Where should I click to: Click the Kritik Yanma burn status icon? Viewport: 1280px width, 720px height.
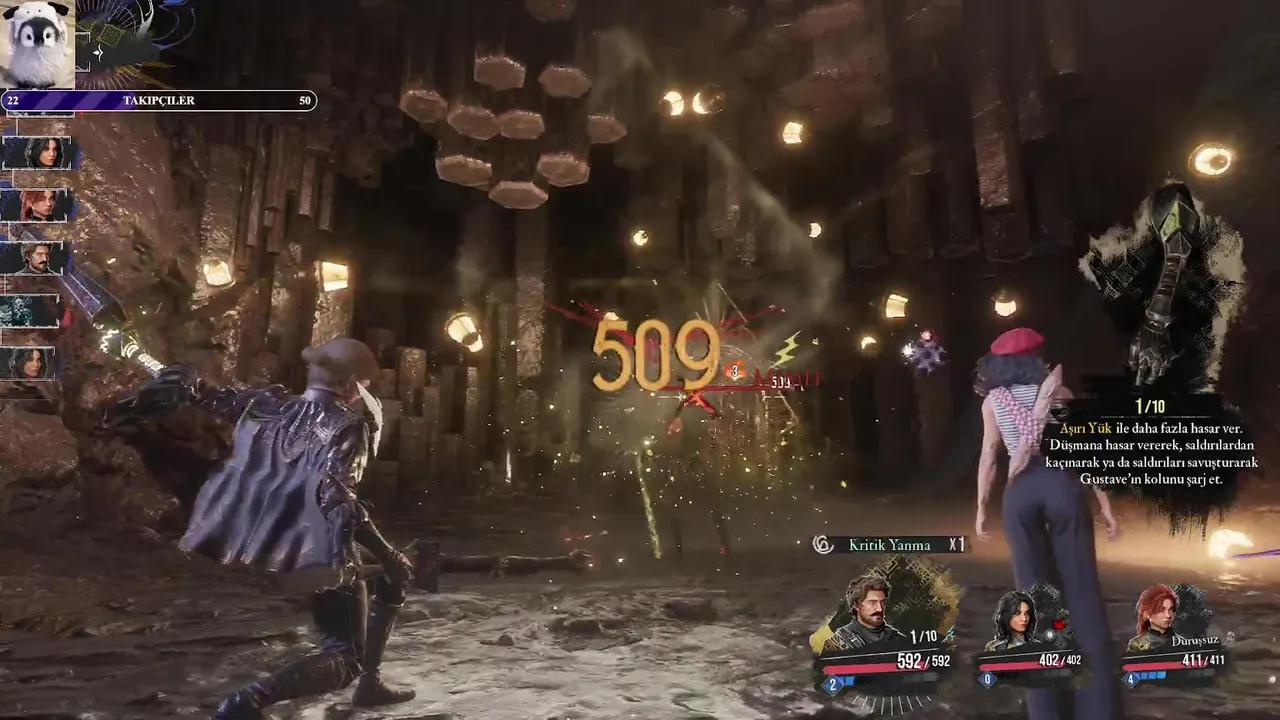tap(823, 545)
